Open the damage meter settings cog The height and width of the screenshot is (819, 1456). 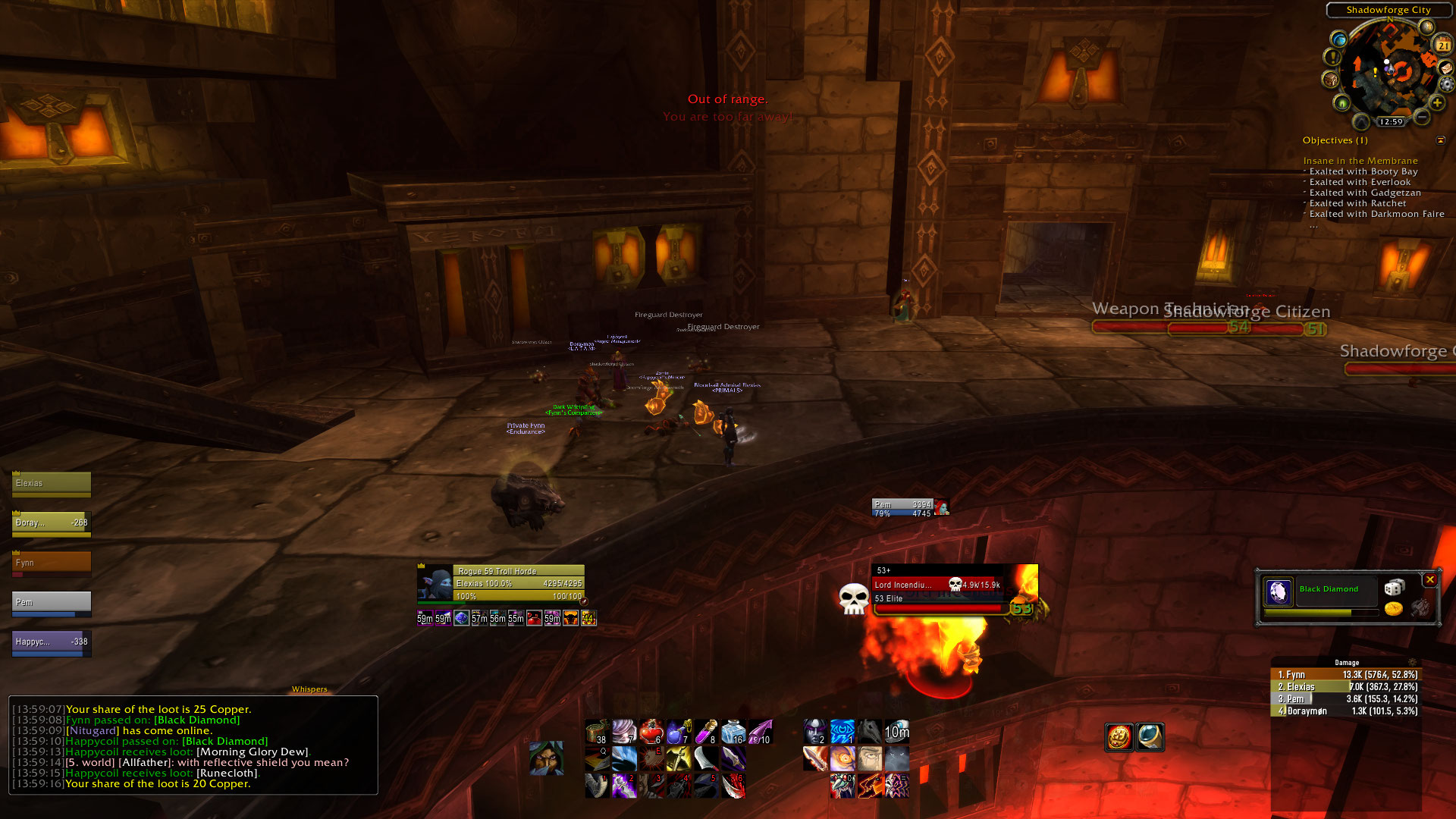pyautogui.click(x=1412, y=663)
